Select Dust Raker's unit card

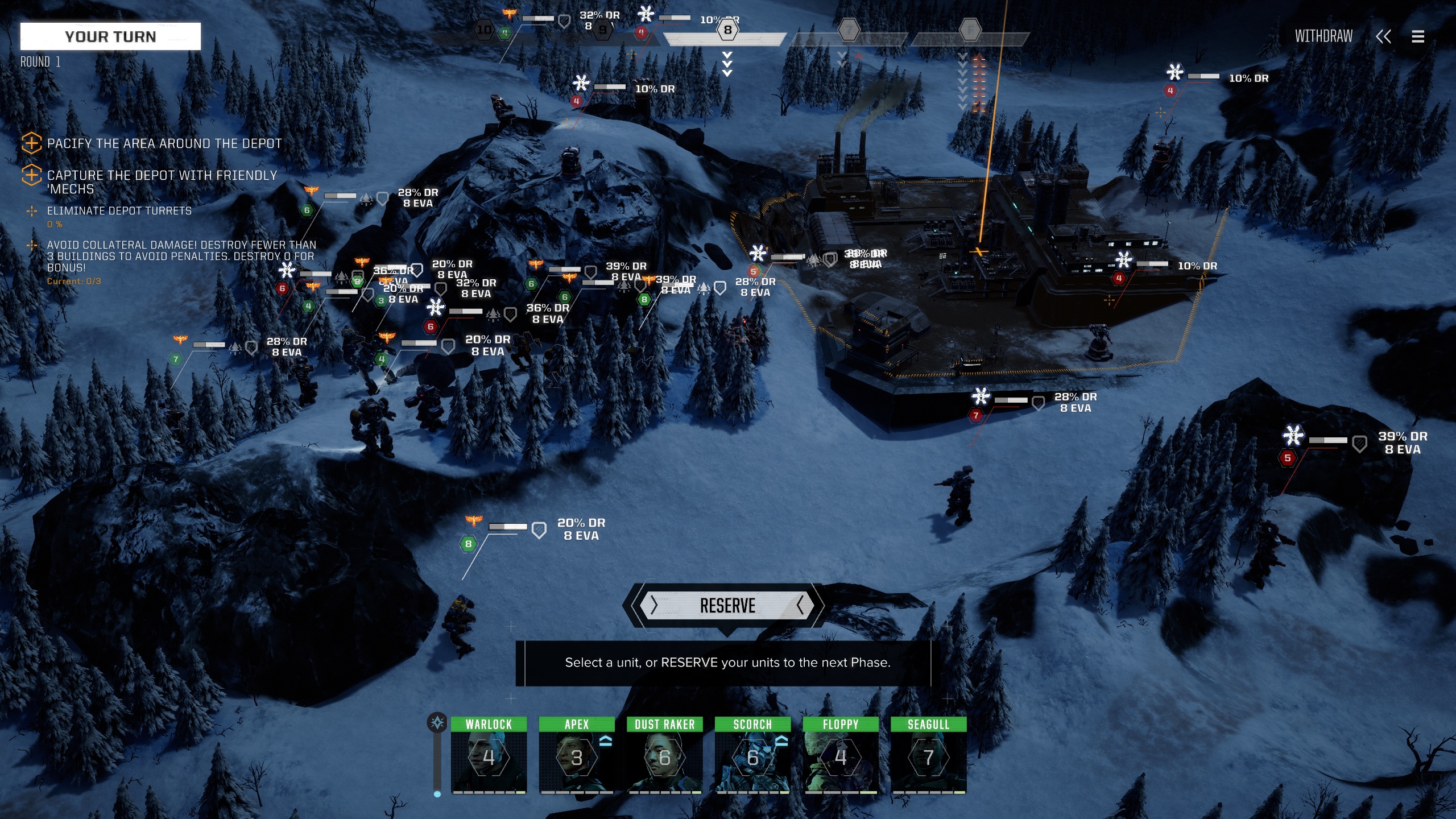coord(664,756)
